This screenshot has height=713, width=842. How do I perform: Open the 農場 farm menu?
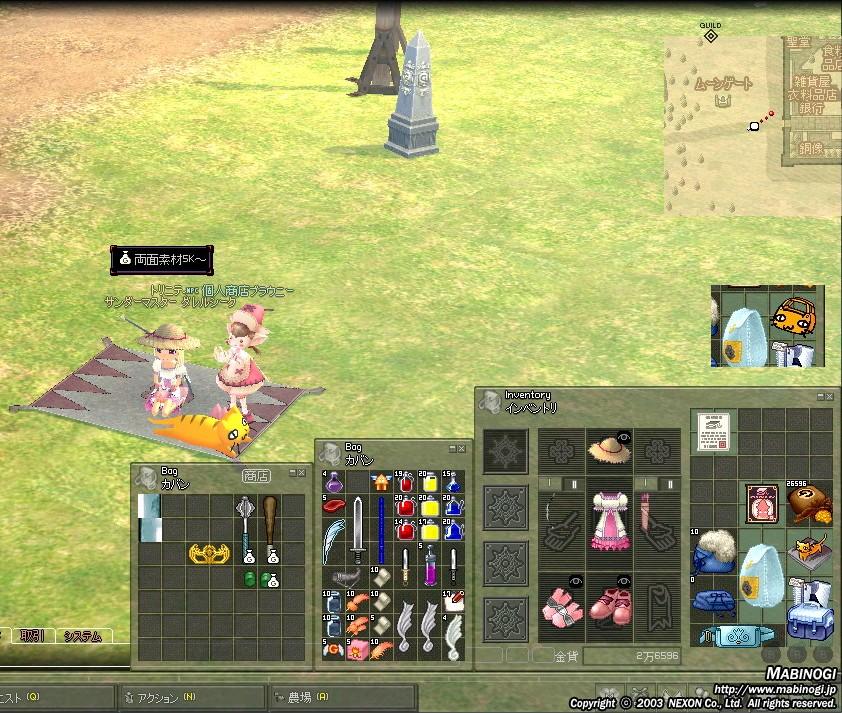click(300, 698)
